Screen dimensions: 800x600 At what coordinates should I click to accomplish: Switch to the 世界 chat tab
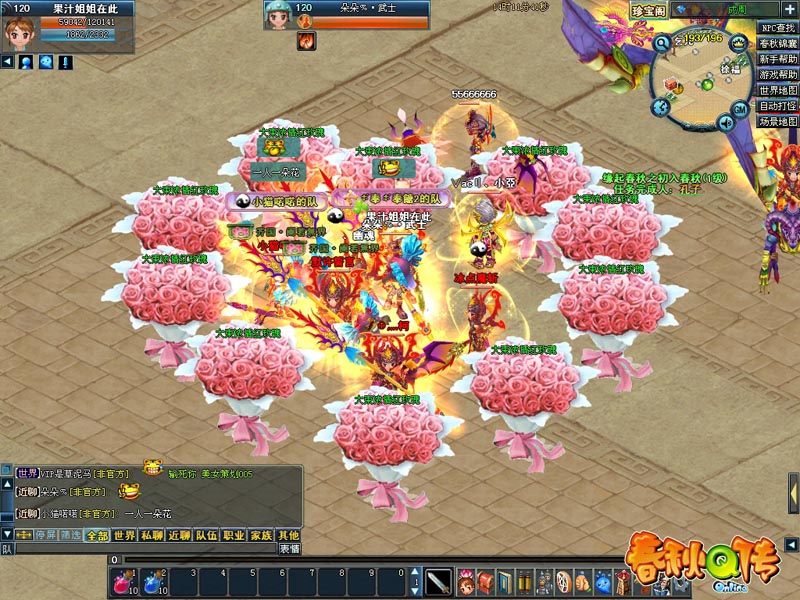(124, 536)
